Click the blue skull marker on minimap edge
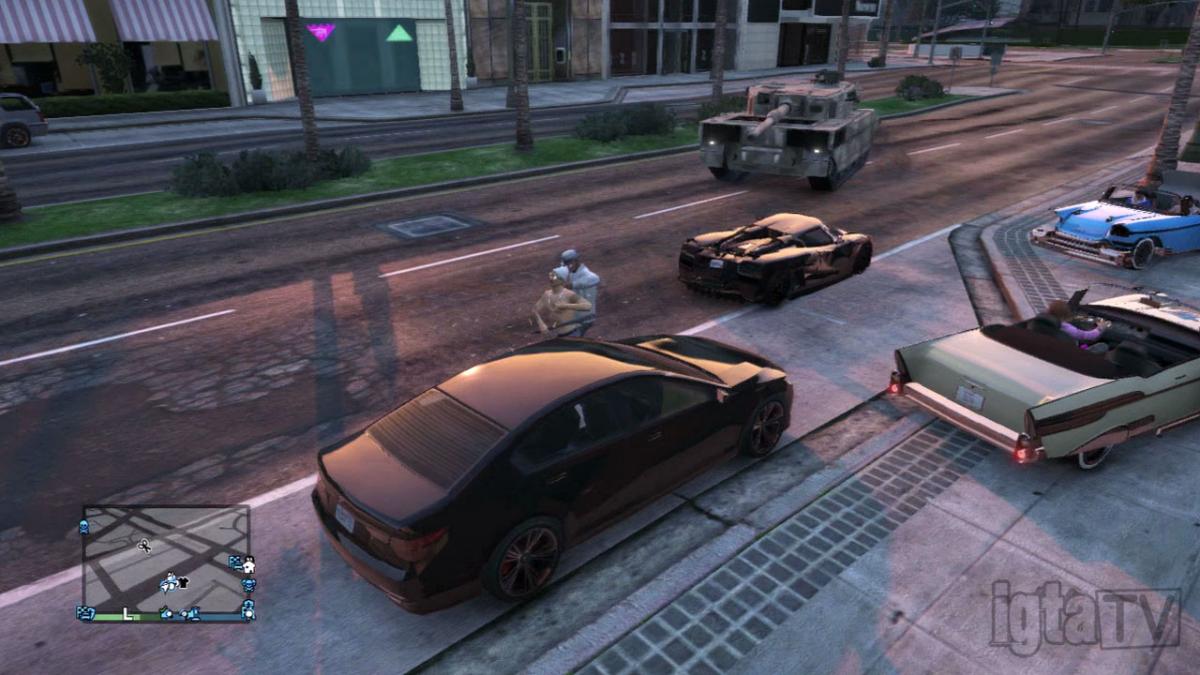 (x=84, y=526)
